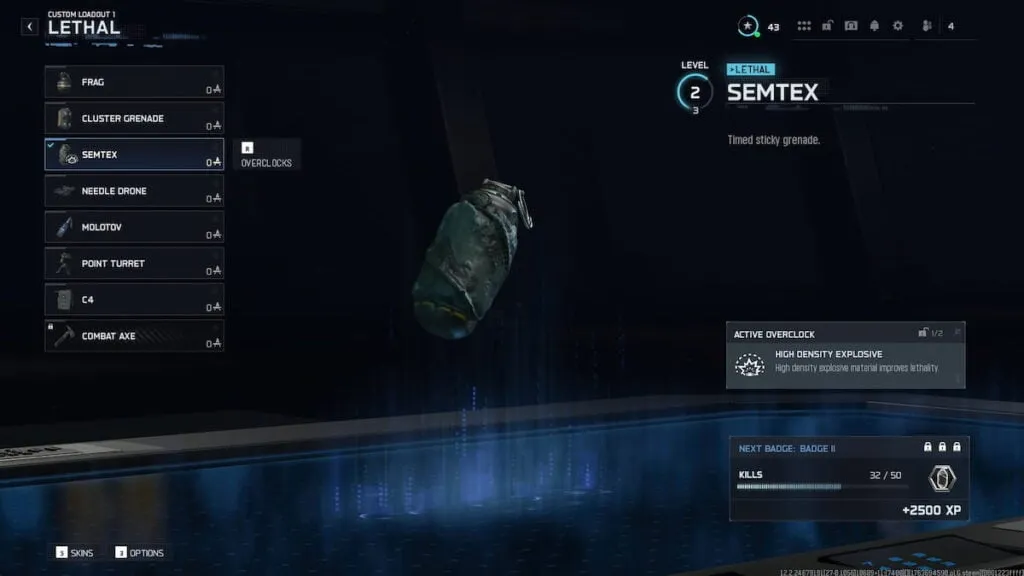Select the locked Combat Axe entry
This screenshot has width=1024, height=576.
click(x=134, y=336)
